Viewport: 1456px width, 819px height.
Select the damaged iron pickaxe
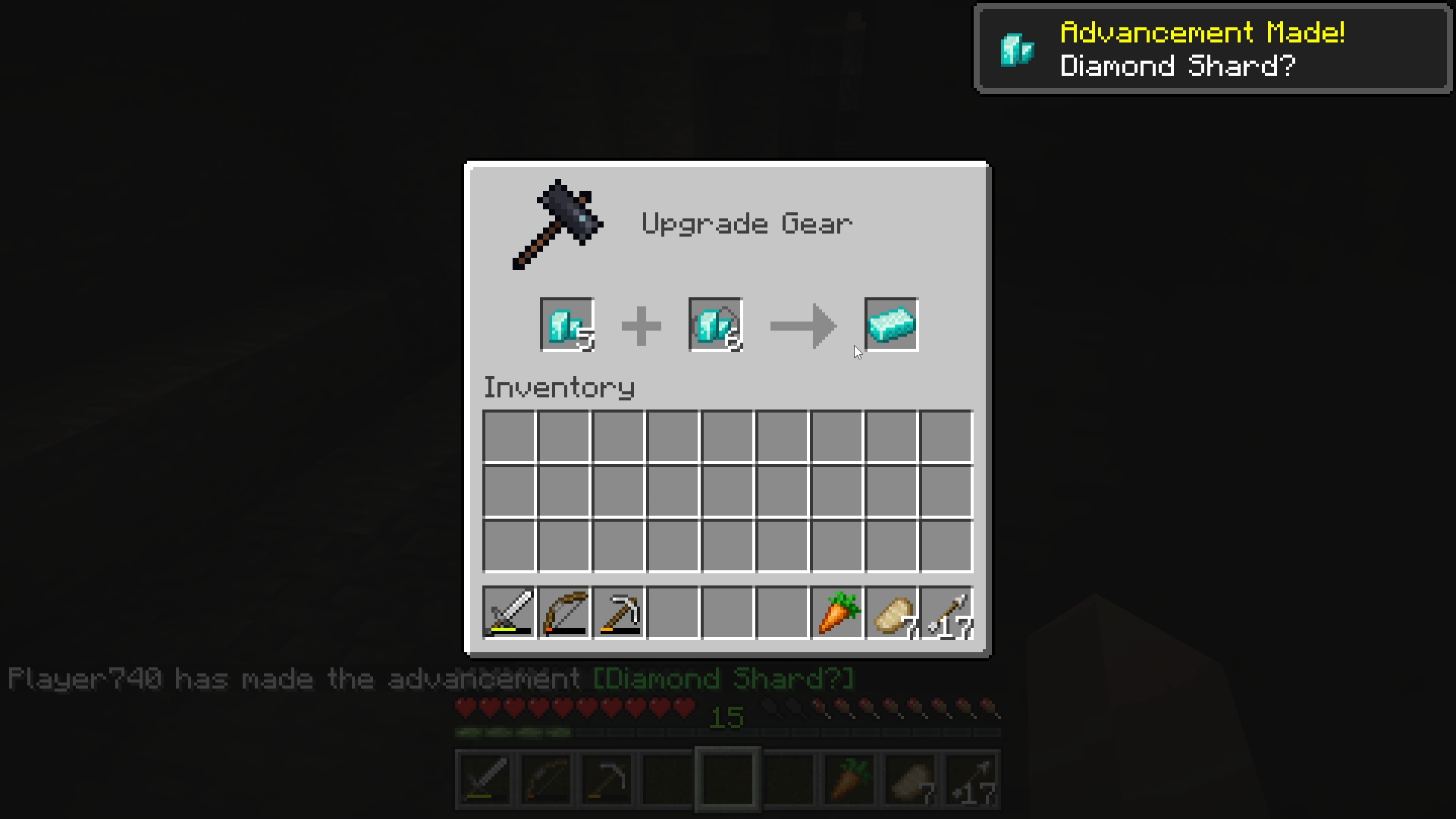pyautogui.click(x=618, y=613)
